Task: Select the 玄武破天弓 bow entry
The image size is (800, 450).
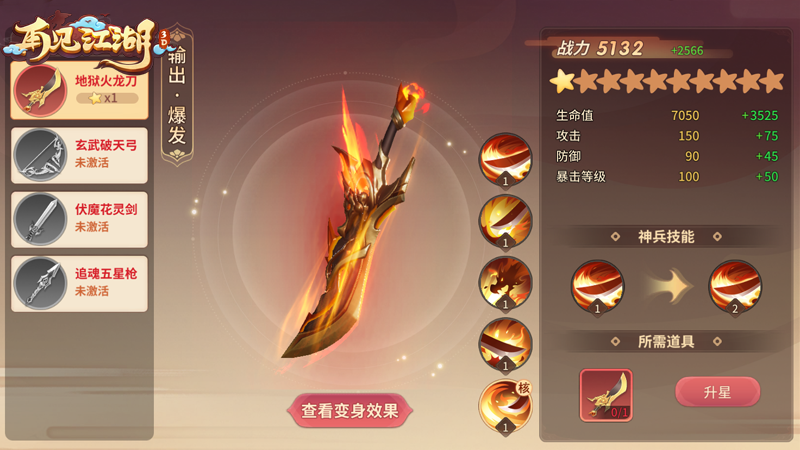Action: tap(80, 155)
